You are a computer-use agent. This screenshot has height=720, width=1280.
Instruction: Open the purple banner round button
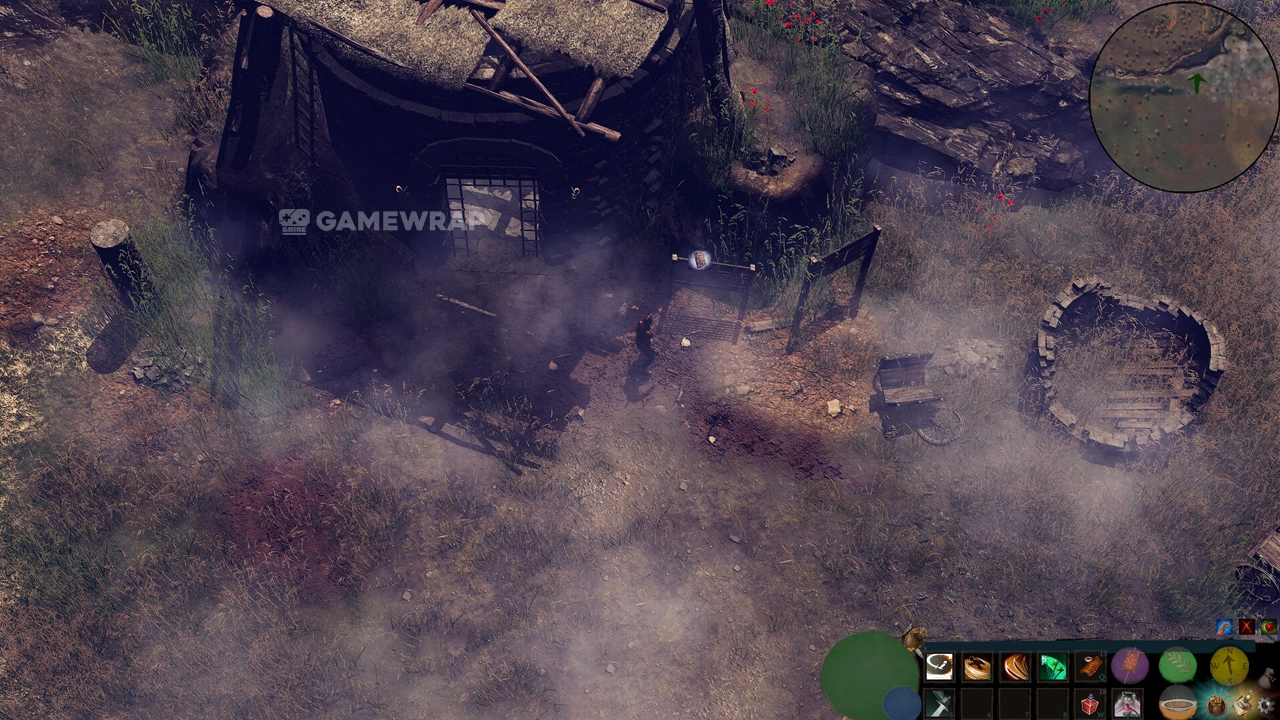click(1129, 664)
